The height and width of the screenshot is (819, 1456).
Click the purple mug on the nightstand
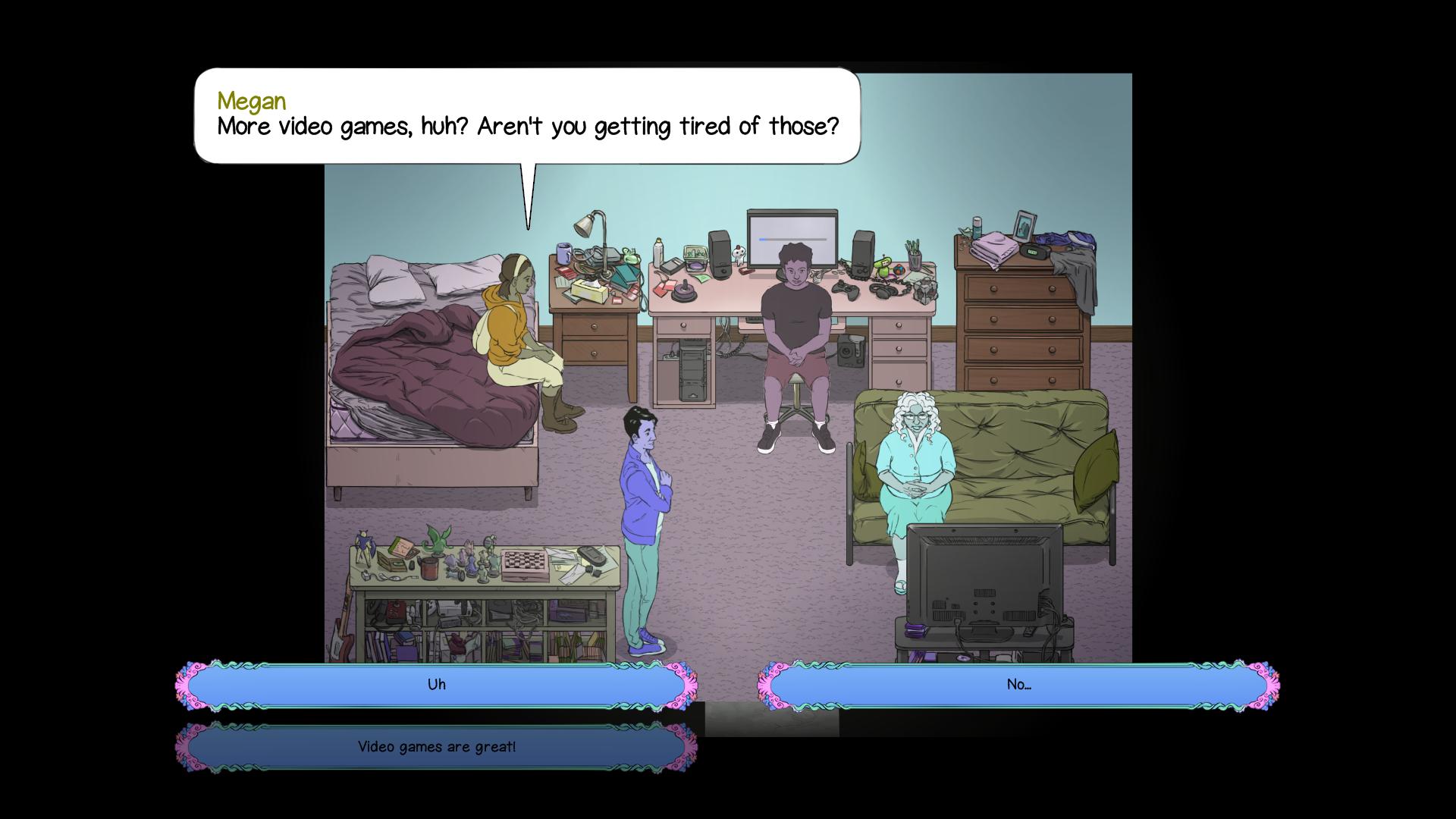click(x=563, y=253)
